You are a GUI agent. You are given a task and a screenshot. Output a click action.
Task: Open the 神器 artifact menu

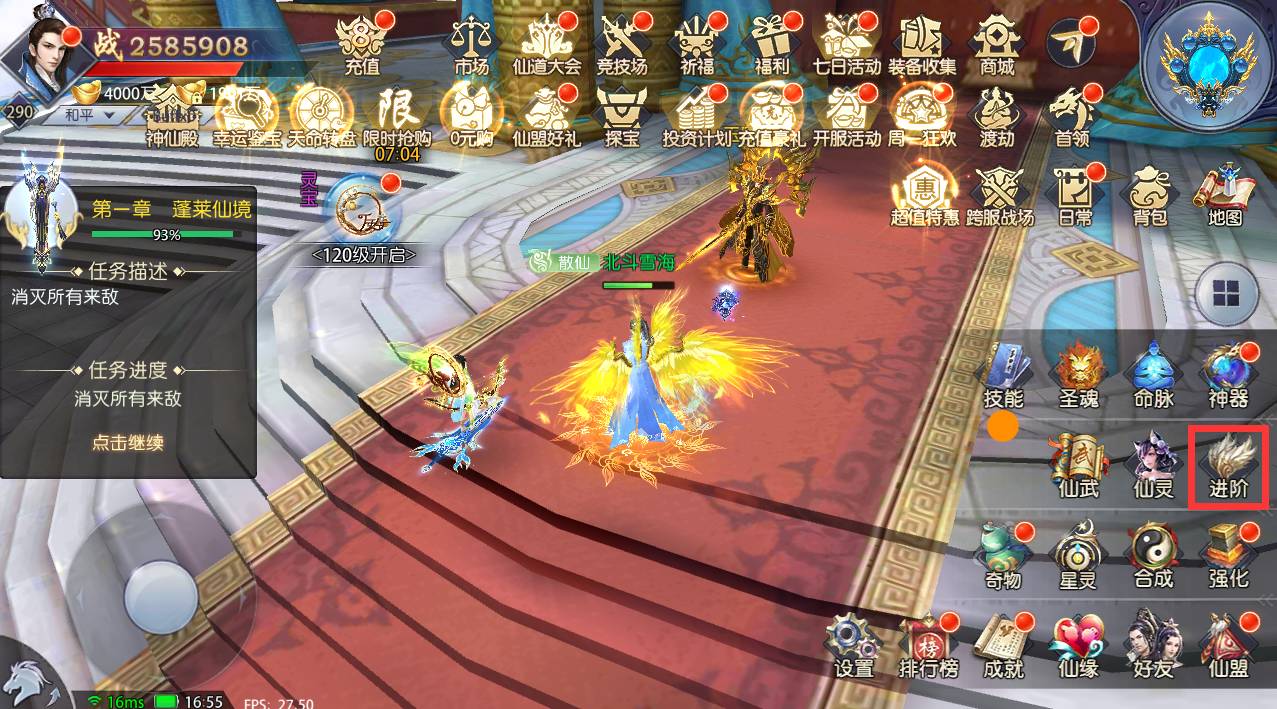(1228, 375)
